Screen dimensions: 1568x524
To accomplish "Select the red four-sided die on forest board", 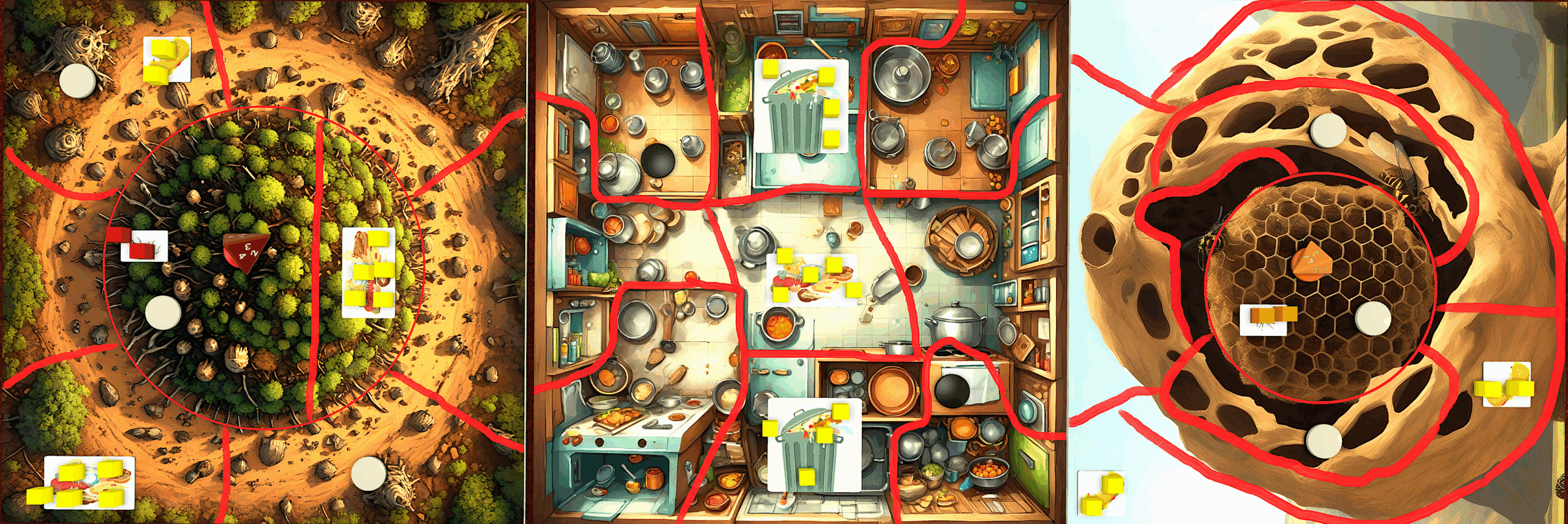I will click(x=246, y=251).
